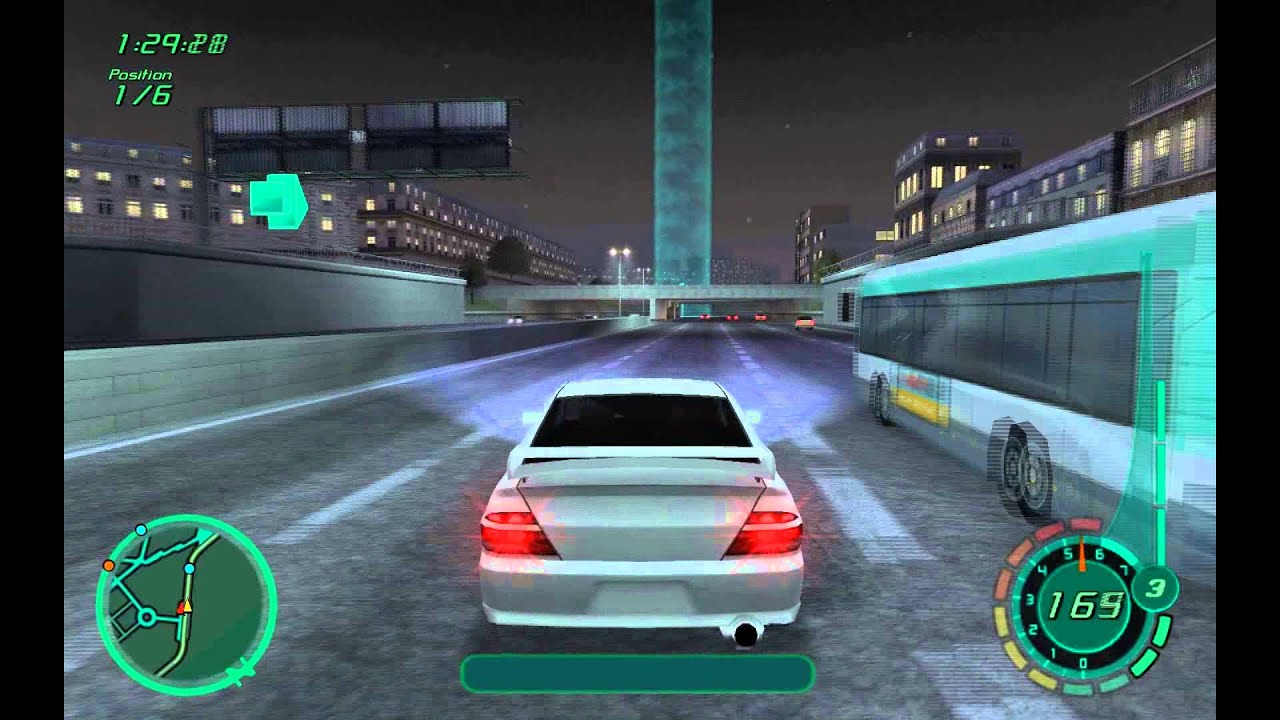The width and height of the screenshot is (1280, 720).
Task: Select the roundabout symbol on the minimap
Action: coord(146,618)
